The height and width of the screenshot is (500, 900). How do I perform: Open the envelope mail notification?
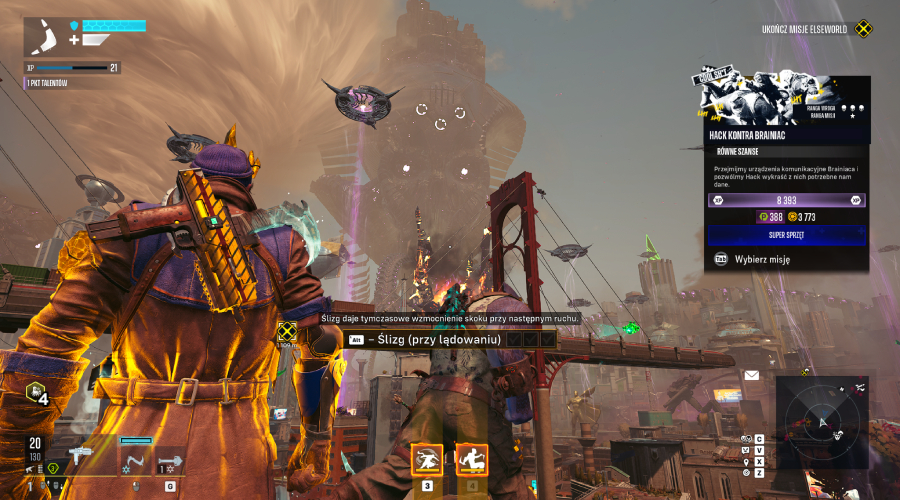751,376
